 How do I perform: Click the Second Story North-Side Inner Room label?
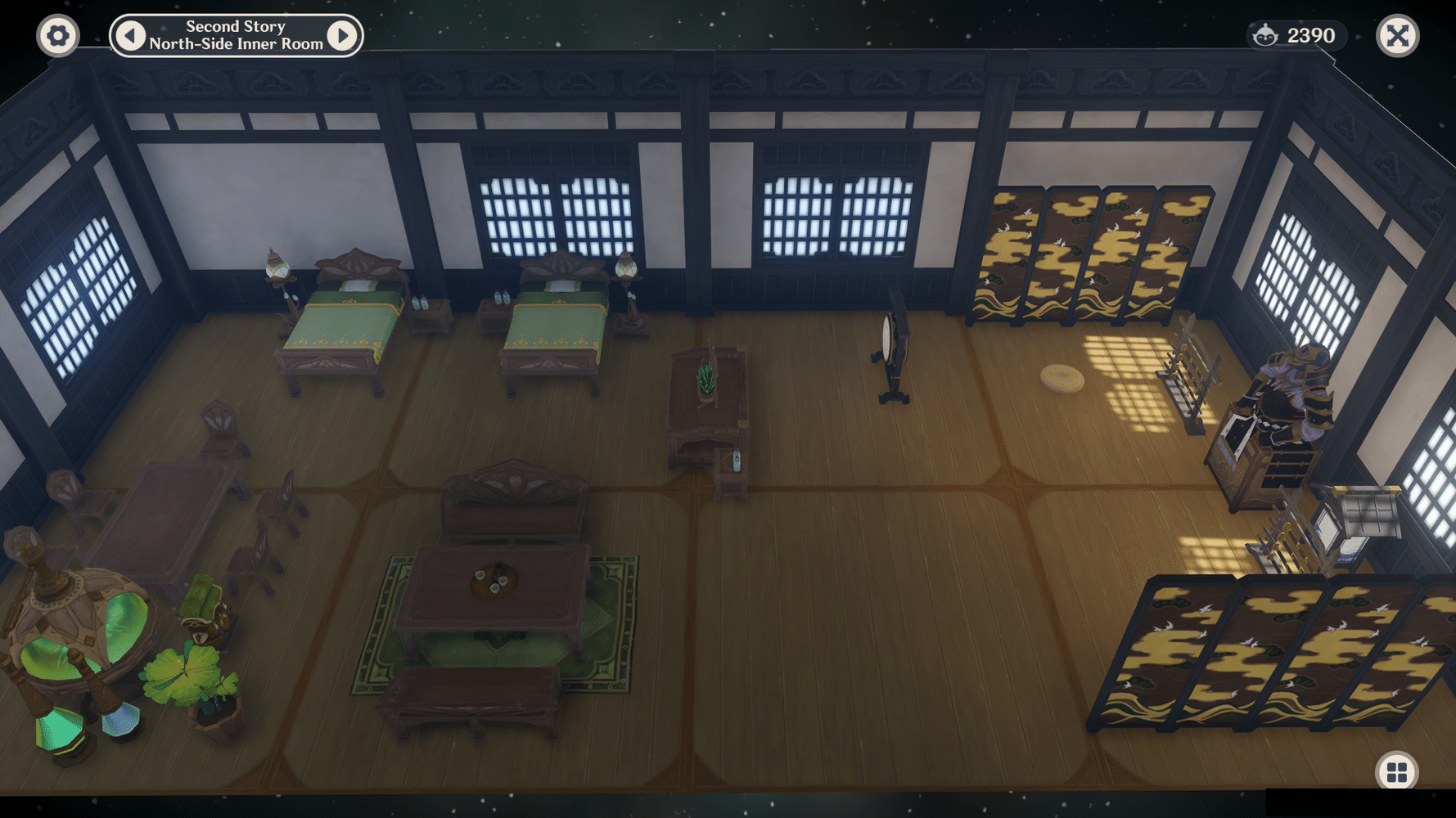tap(236, 35)
